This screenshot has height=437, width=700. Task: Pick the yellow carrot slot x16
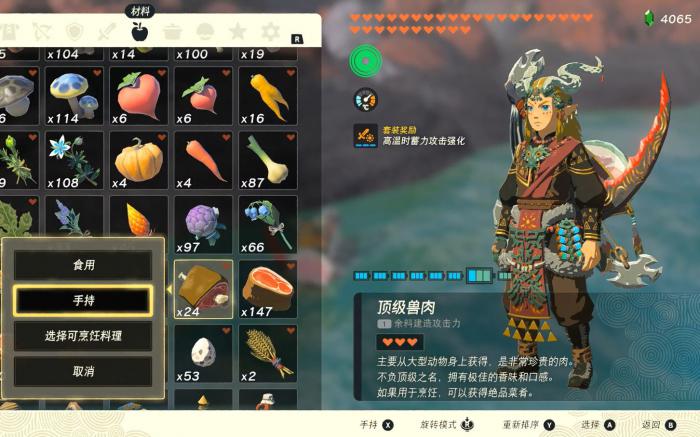268,97
